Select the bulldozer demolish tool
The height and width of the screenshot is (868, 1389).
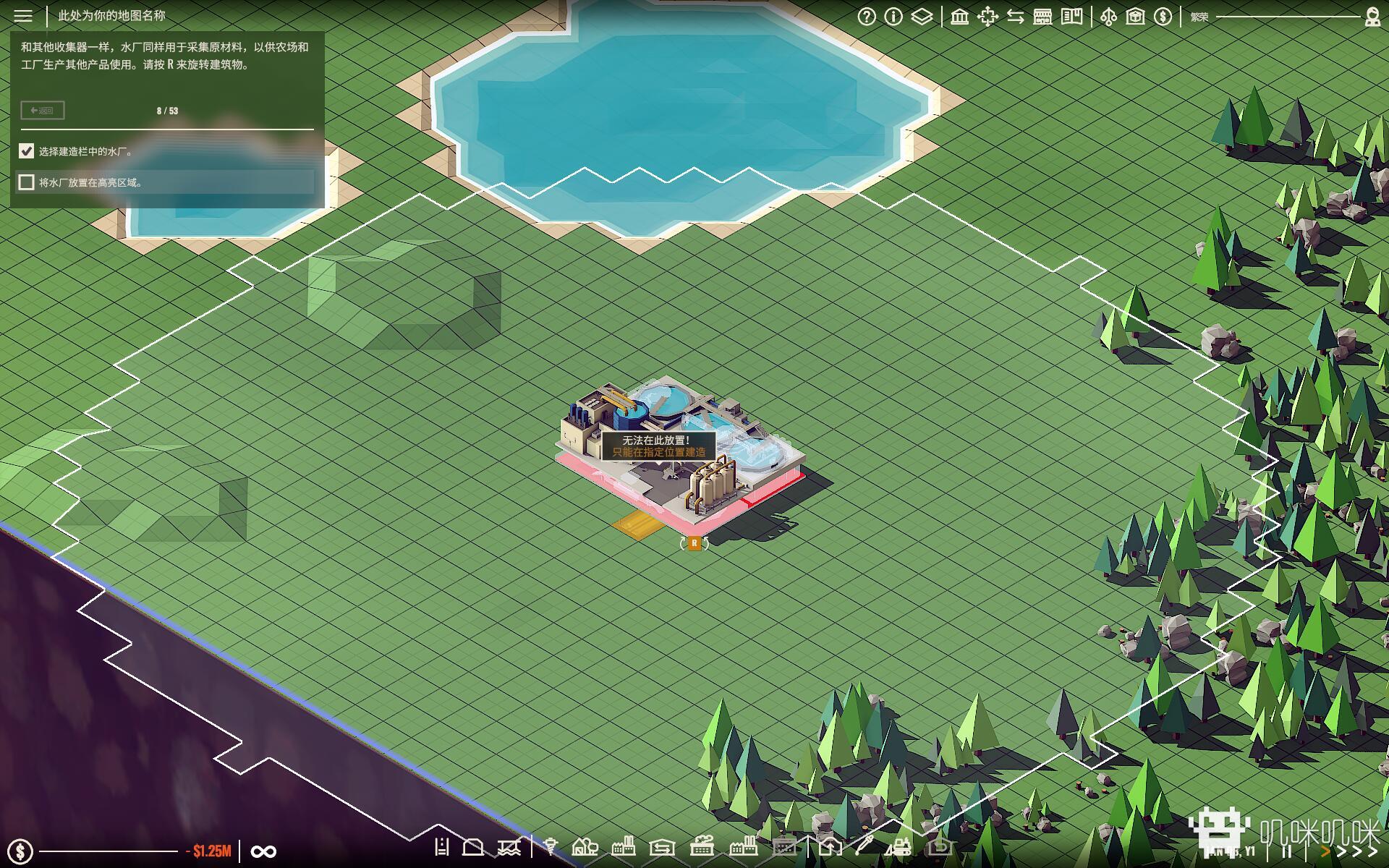[x=899, y=846]
